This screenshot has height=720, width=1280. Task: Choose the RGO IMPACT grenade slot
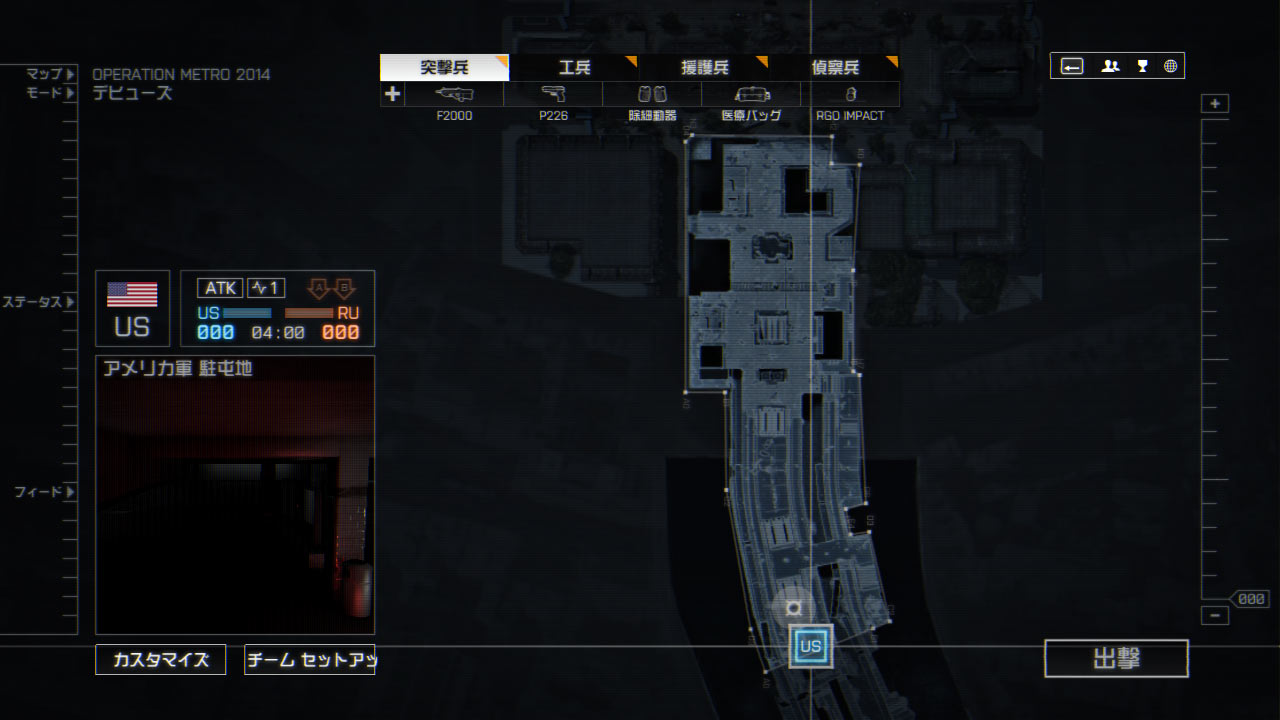coord(850,94)
